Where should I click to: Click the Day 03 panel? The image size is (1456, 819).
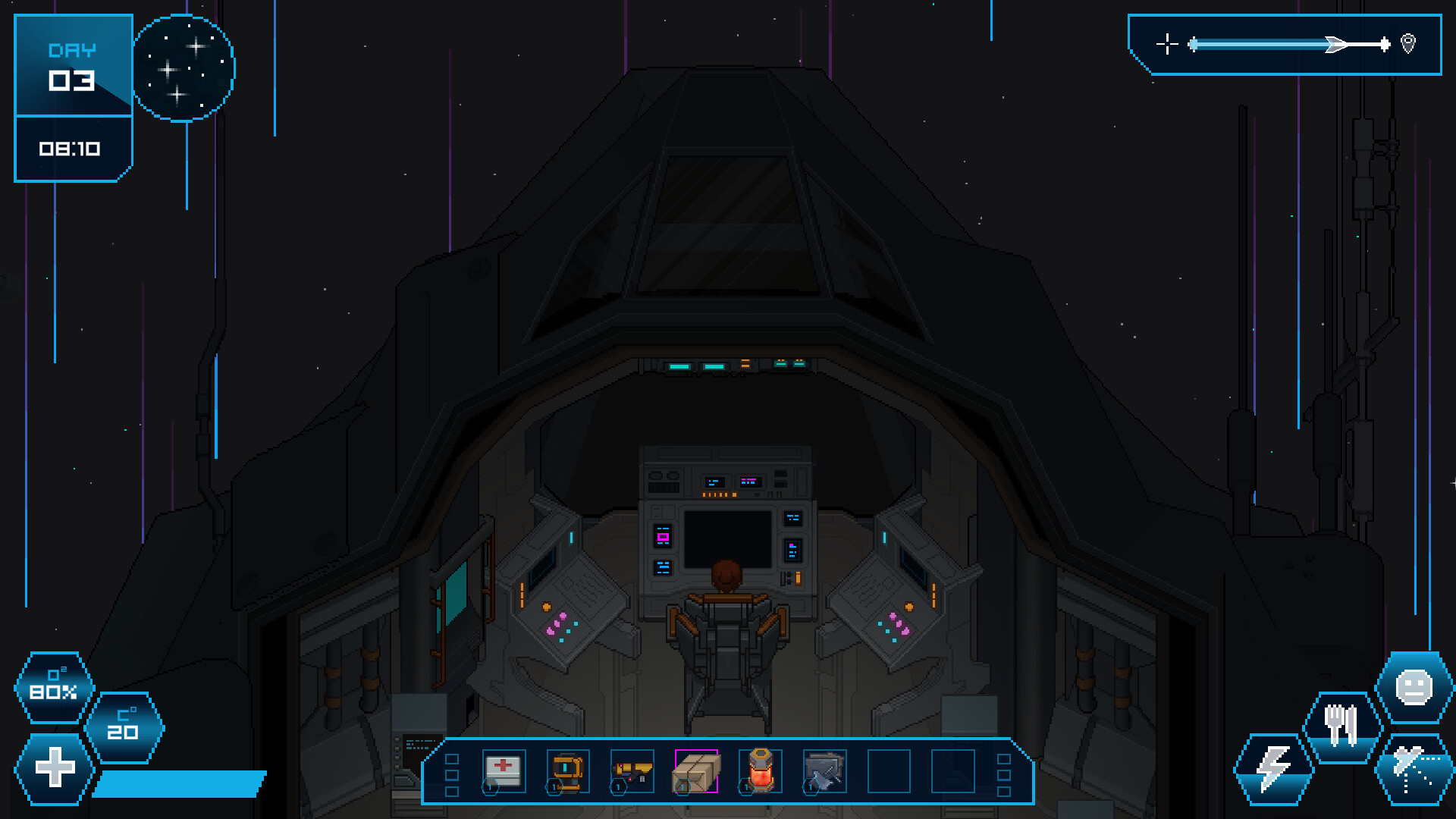(72, 64)
